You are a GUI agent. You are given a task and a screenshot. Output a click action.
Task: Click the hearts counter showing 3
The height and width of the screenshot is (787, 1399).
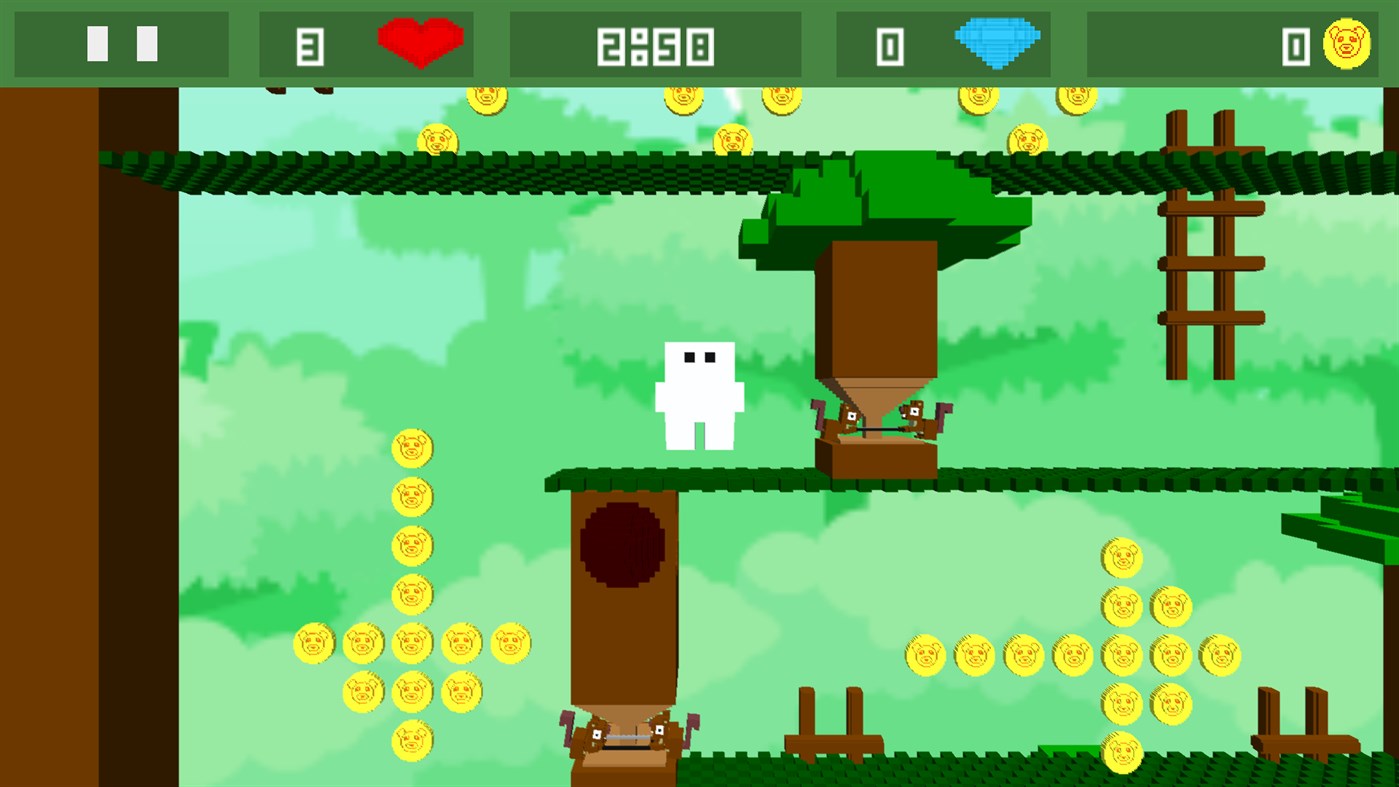[310, 43]
